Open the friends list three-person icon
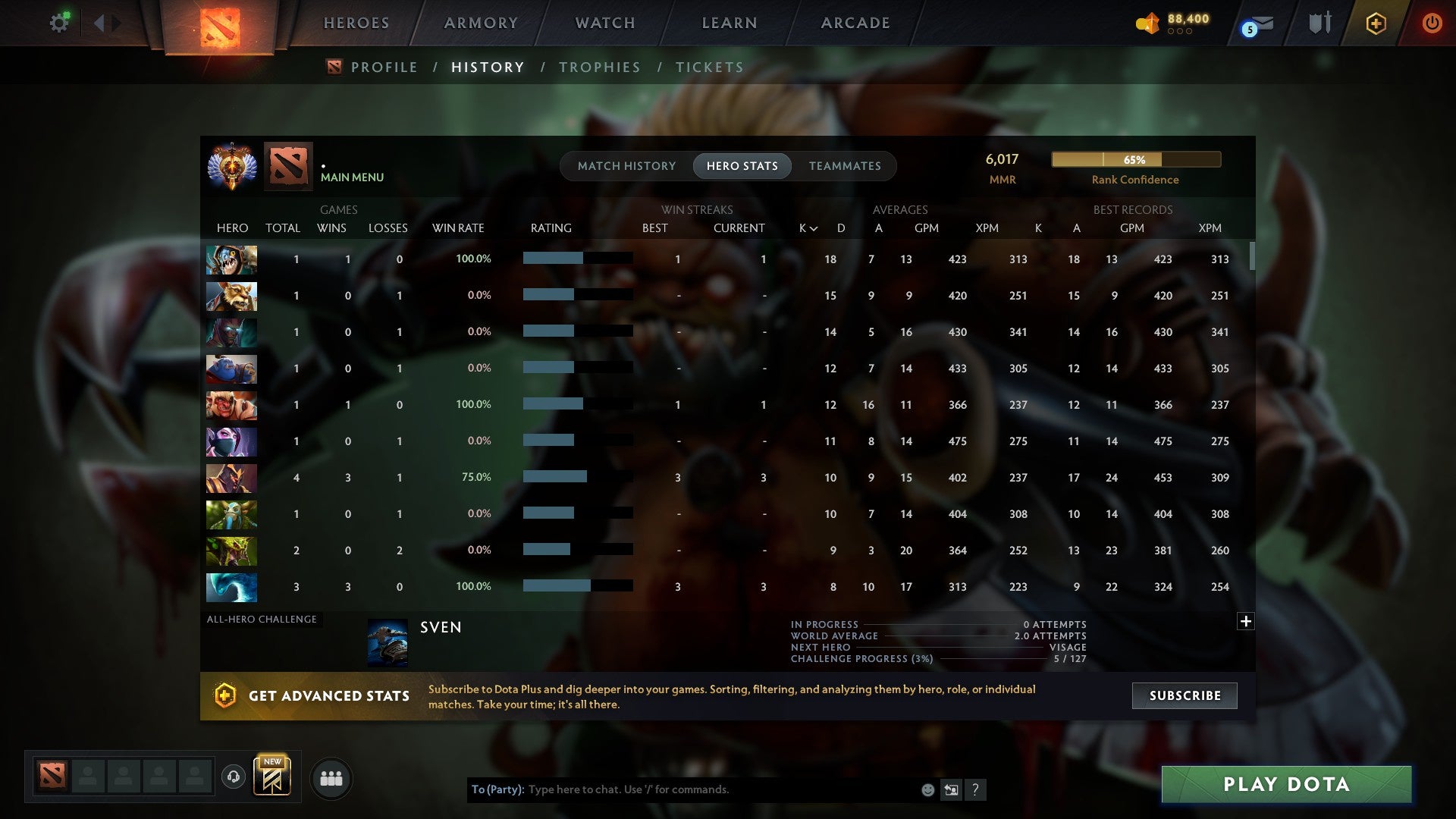The image size is (1456, 819). 331,777
